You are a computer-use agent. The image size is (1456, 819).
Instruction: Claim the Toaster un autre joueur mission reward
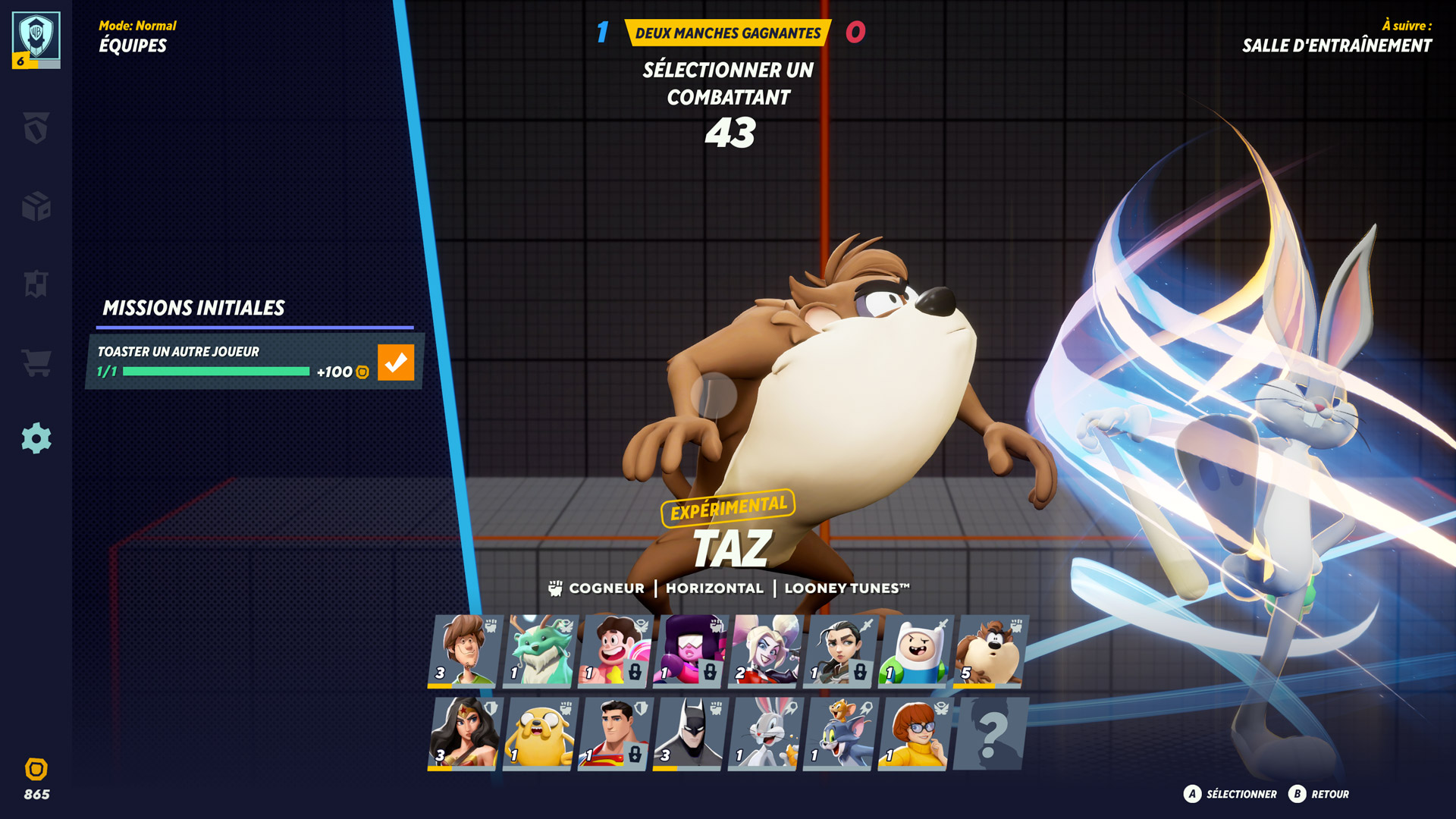coord(396,362)
